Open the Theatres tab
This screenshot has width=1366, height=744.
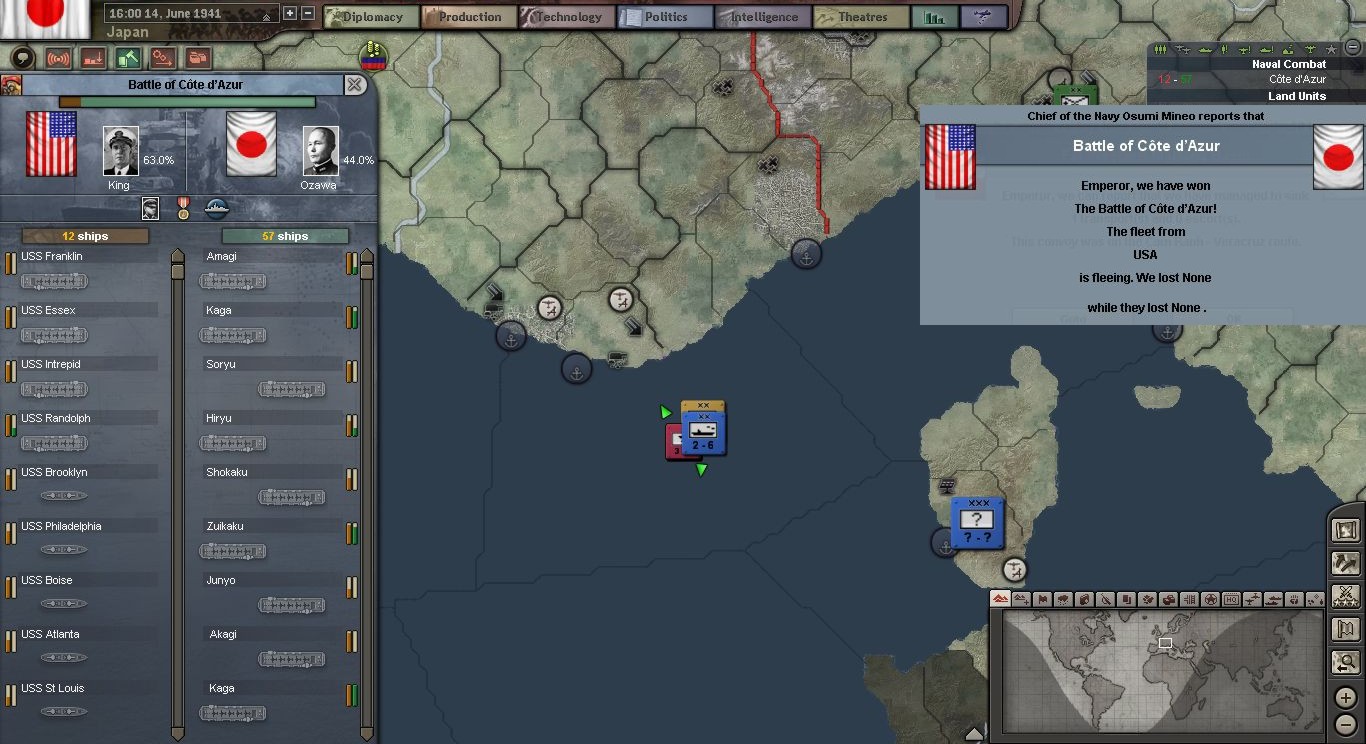tap(860, 17)
